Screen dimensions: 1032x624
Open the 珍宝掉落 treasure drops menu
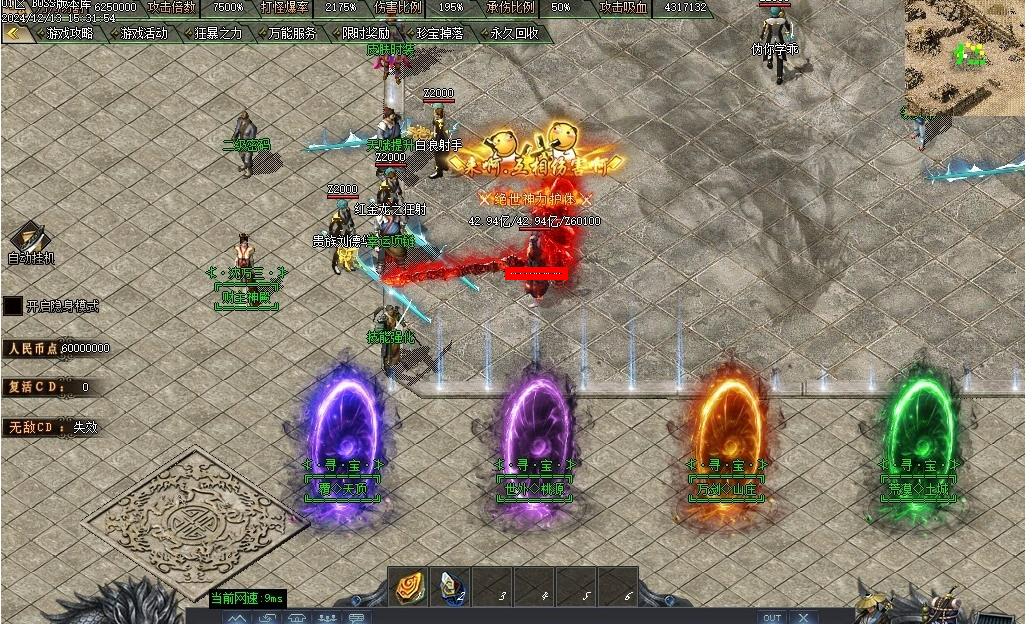[x=440, y=33]
